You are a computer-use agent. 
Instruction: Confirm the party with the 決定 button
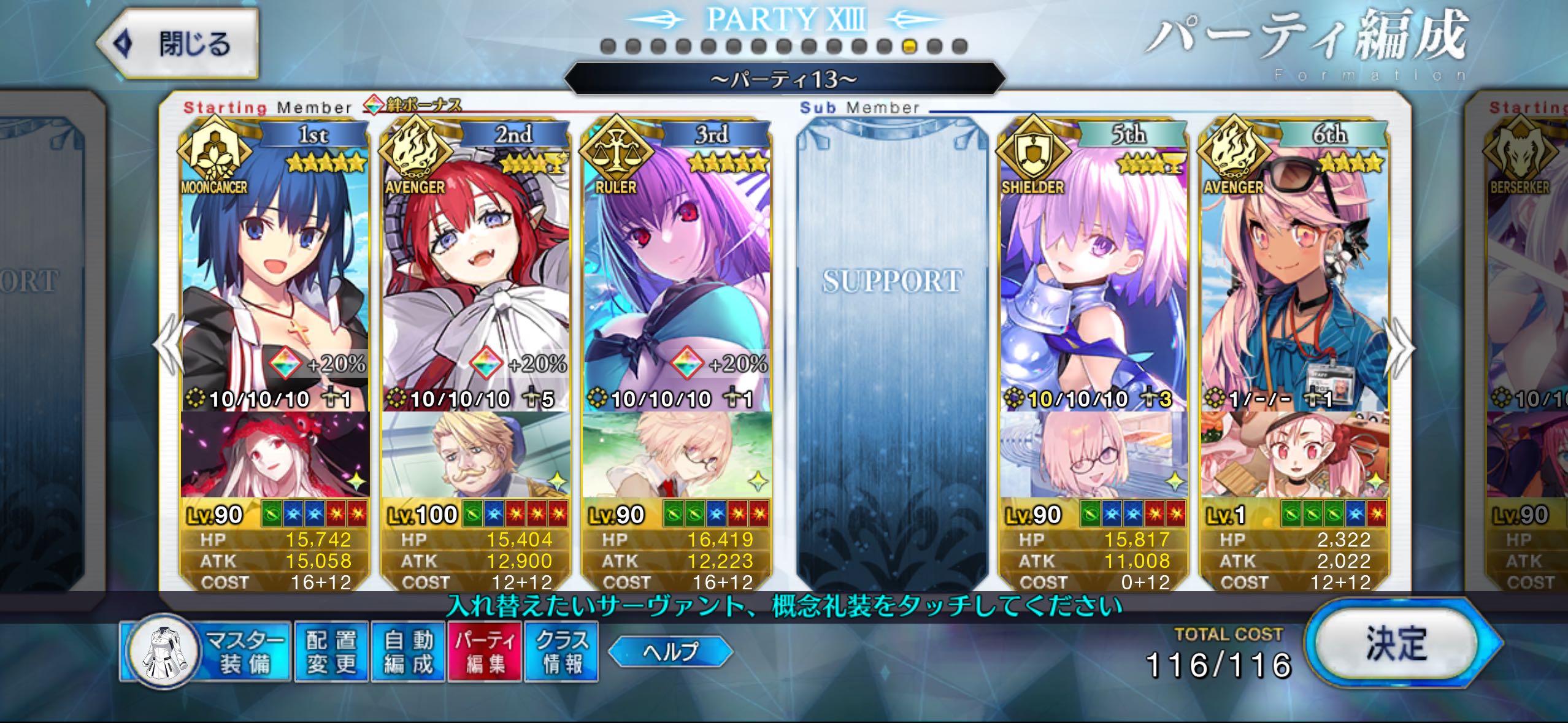[1396, 644]
